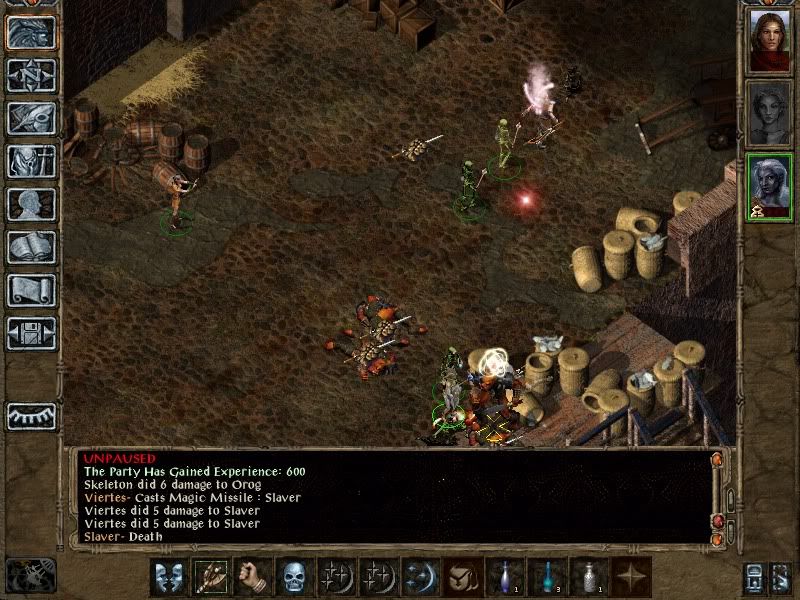Click the closed-eye rest button

[x=31, y=416]
